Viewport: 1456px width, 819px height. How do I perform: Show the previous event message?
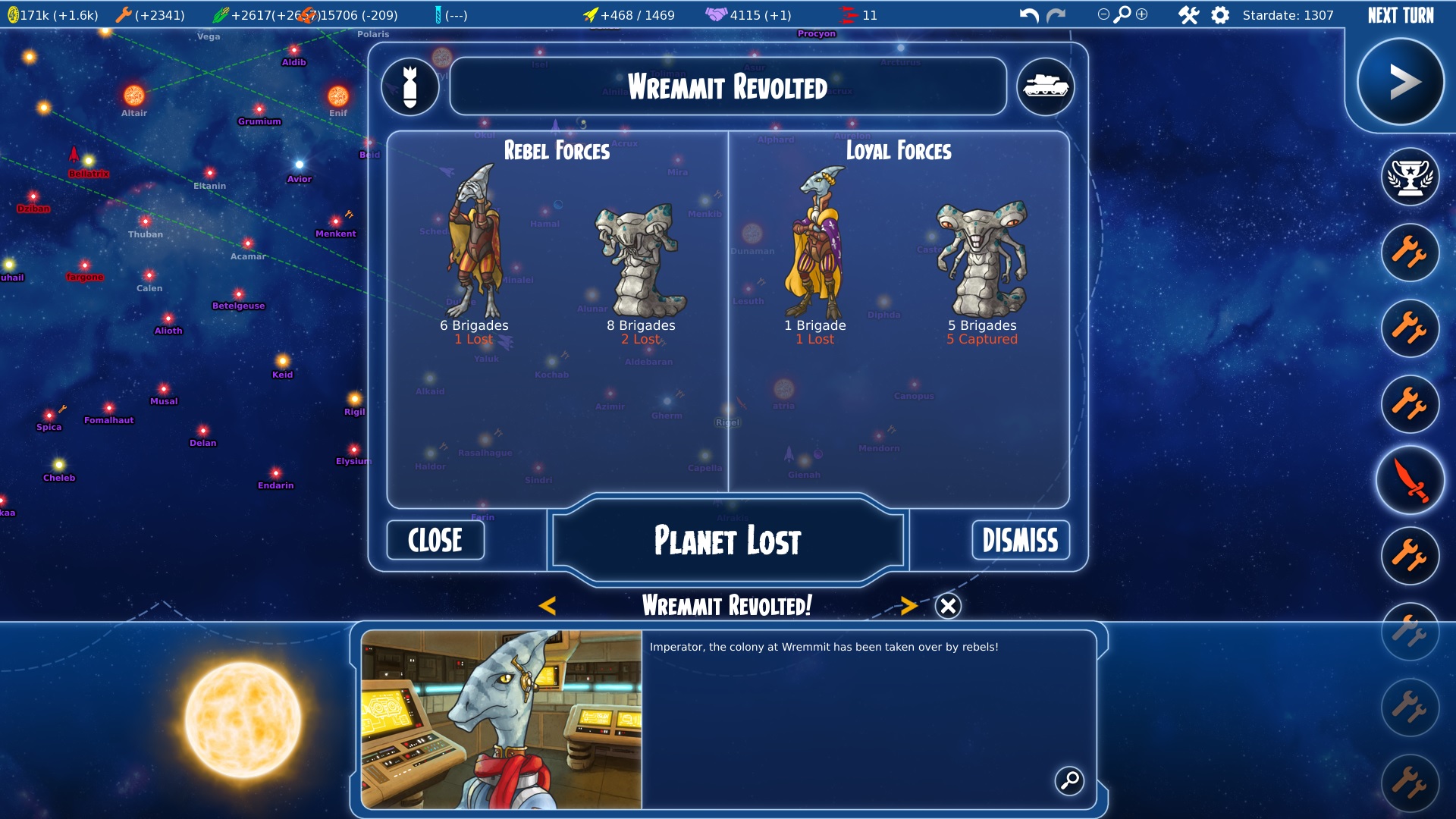[x=548, y=605]
